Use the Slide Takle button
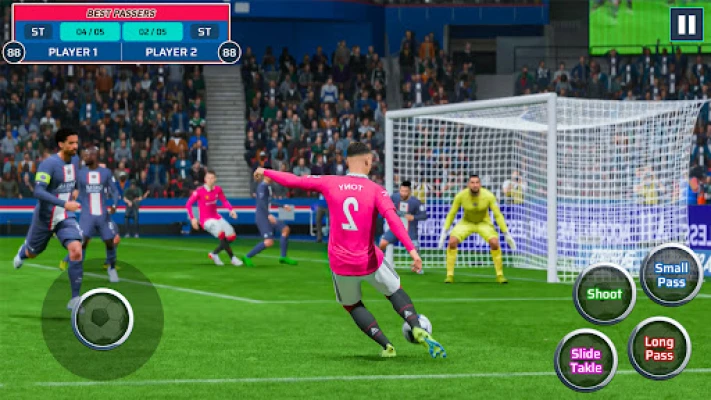Image resolution: width=711 pixels, height=400 pixels. click(x=586, y=360)
